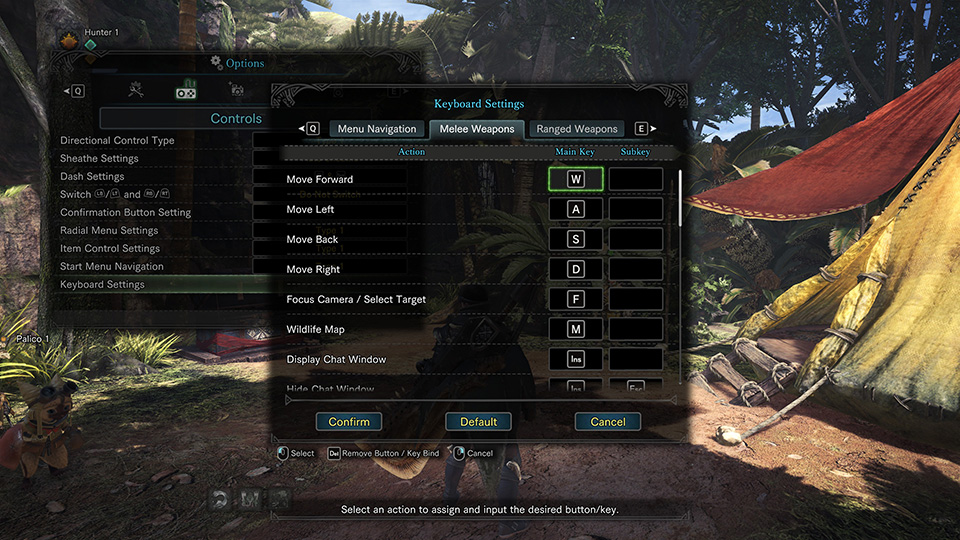Select the Wildlife Map main key M
The image size is (960, 540).
tap(575, 329)
